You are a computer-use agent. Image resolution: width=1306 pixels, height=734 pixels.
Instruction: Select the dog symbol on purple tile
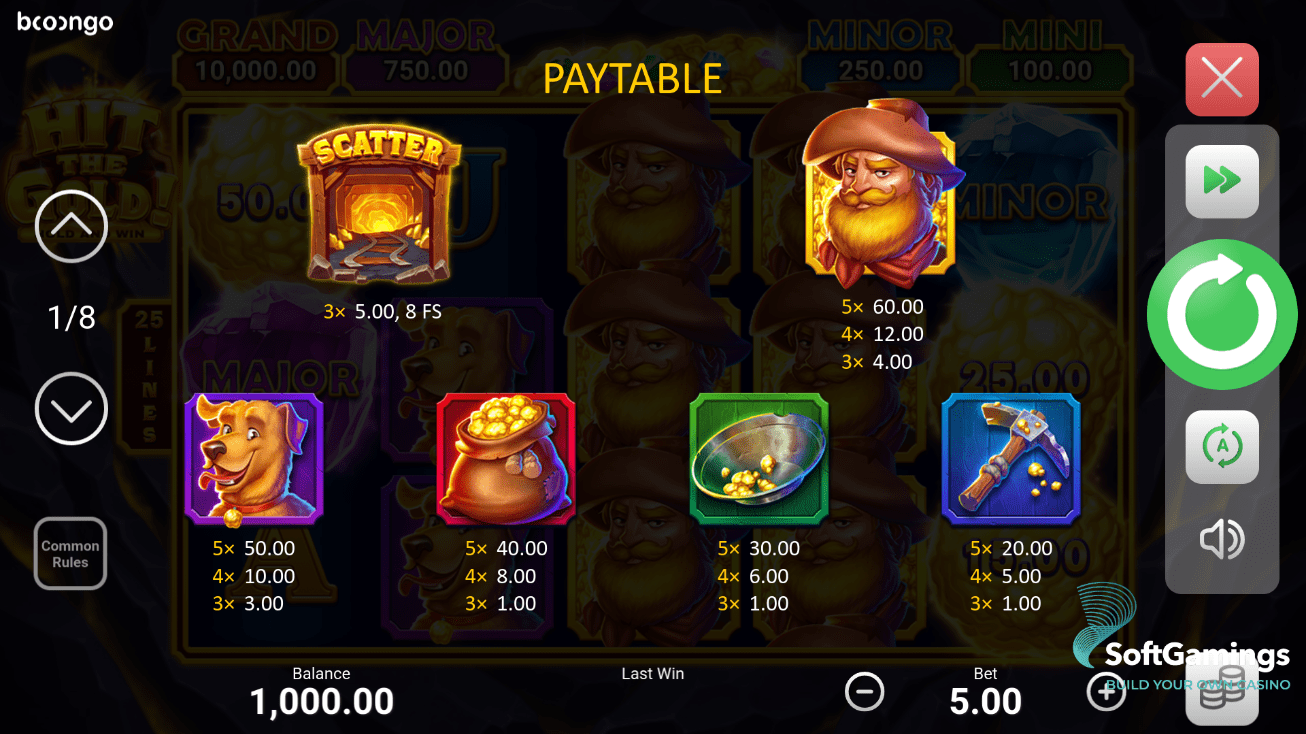coord(253,457)
